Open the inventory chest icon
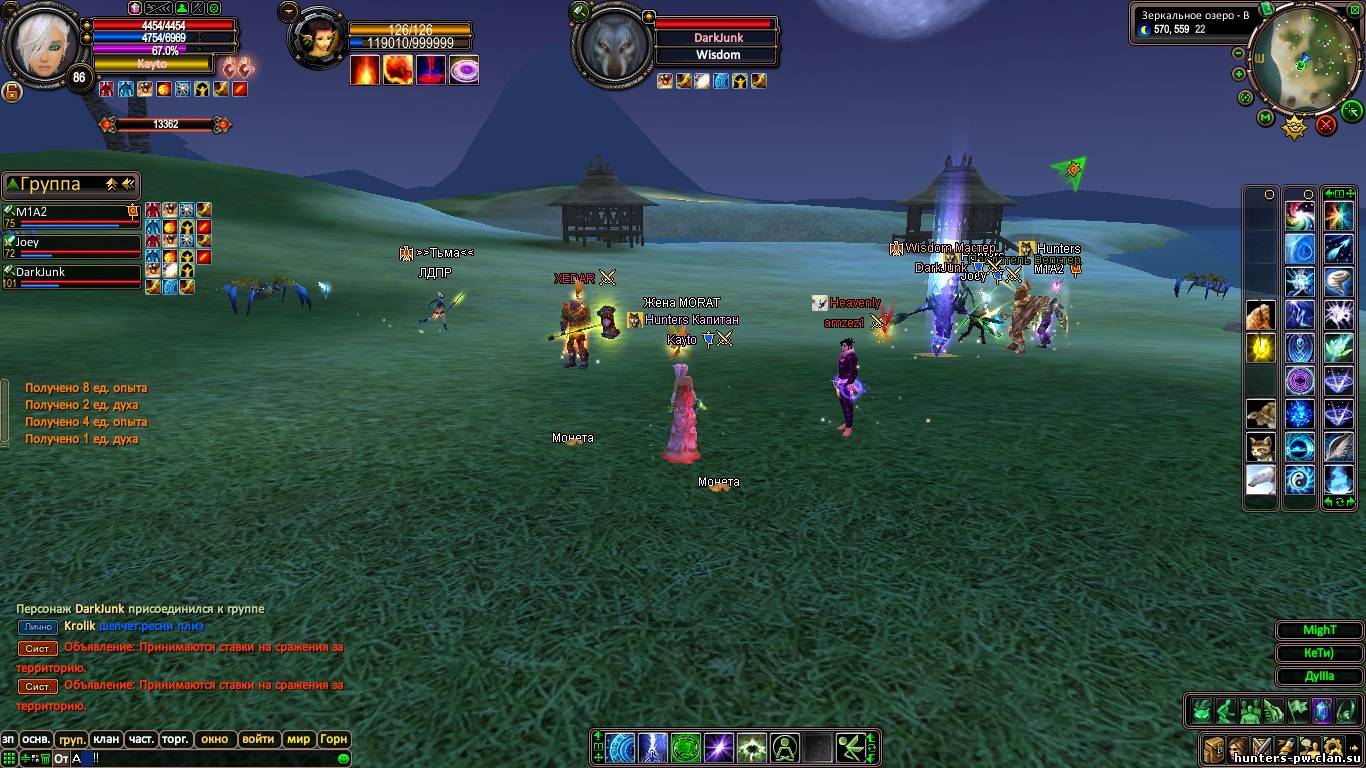The width and height of the screenshot is (1366, 768). click(1214, 747)
